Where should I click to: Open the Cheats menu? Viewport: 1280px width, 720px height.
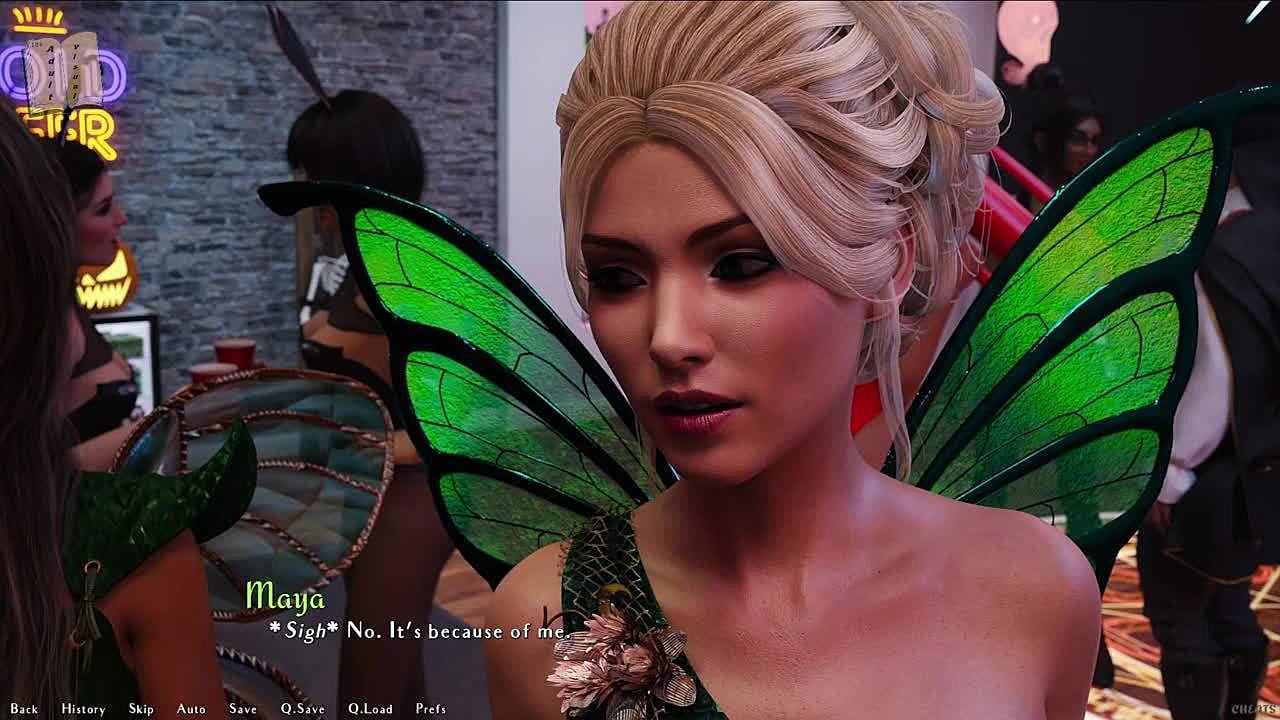point(1253,709)
